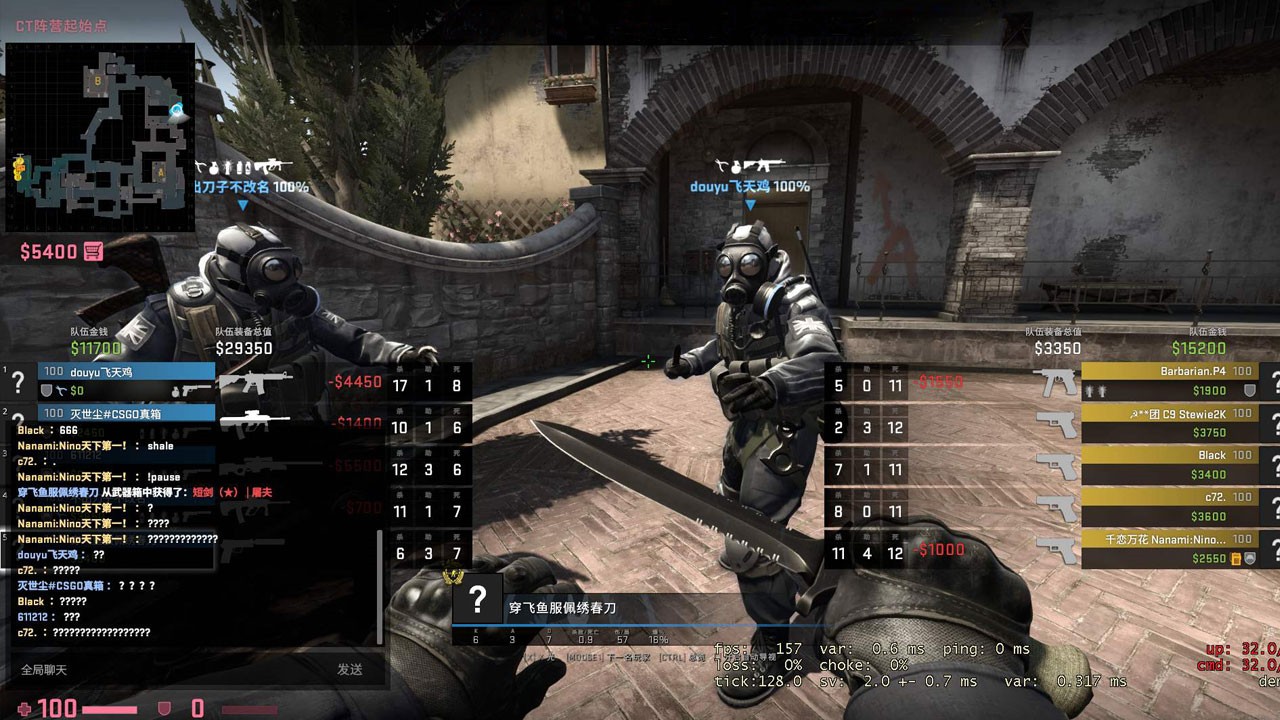
Task: Toggle the armor shield indicator next to the 0
Action: tap(164, 706)
